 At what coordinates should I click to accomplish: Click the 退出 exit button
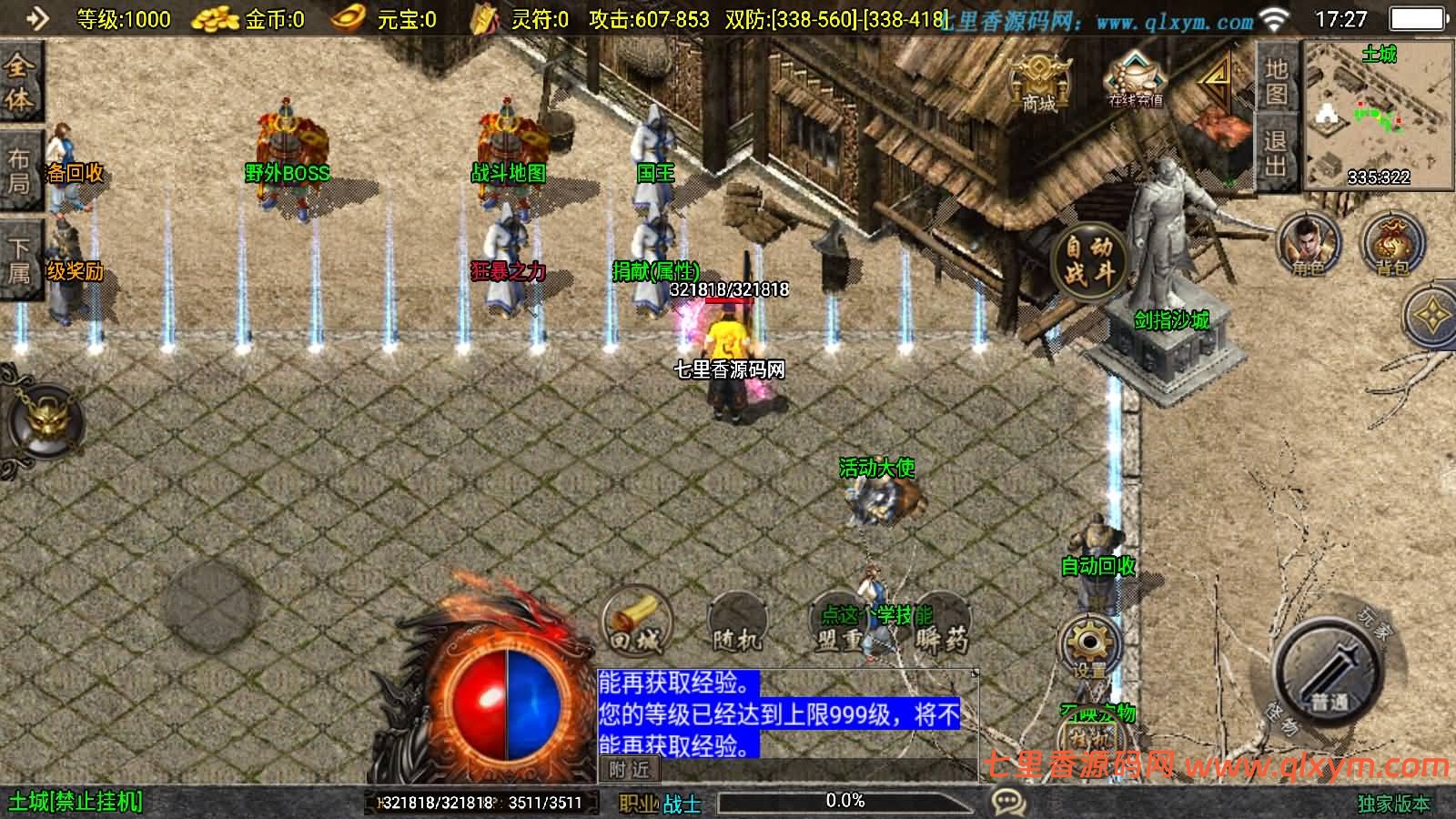point(1275,153)
